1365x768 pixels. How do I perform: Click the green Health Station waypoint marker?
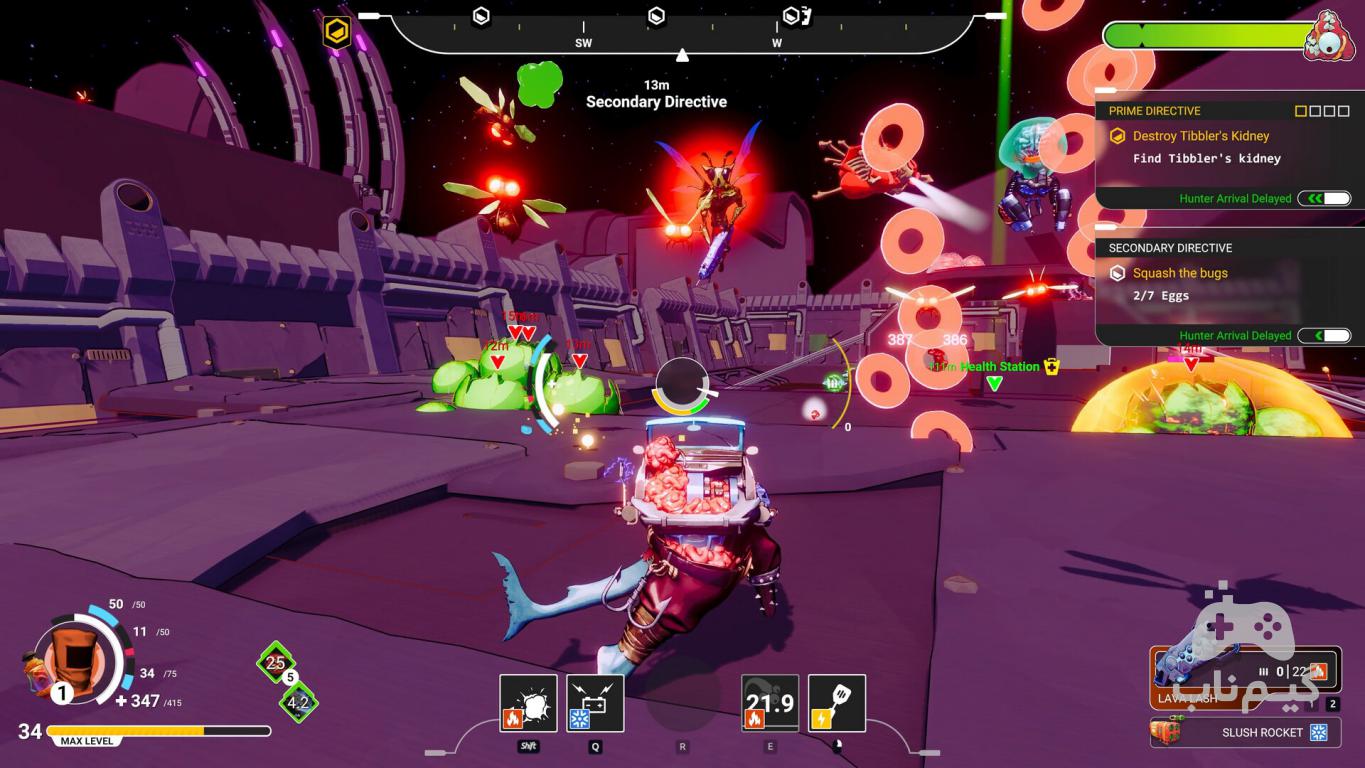(994, 383)
